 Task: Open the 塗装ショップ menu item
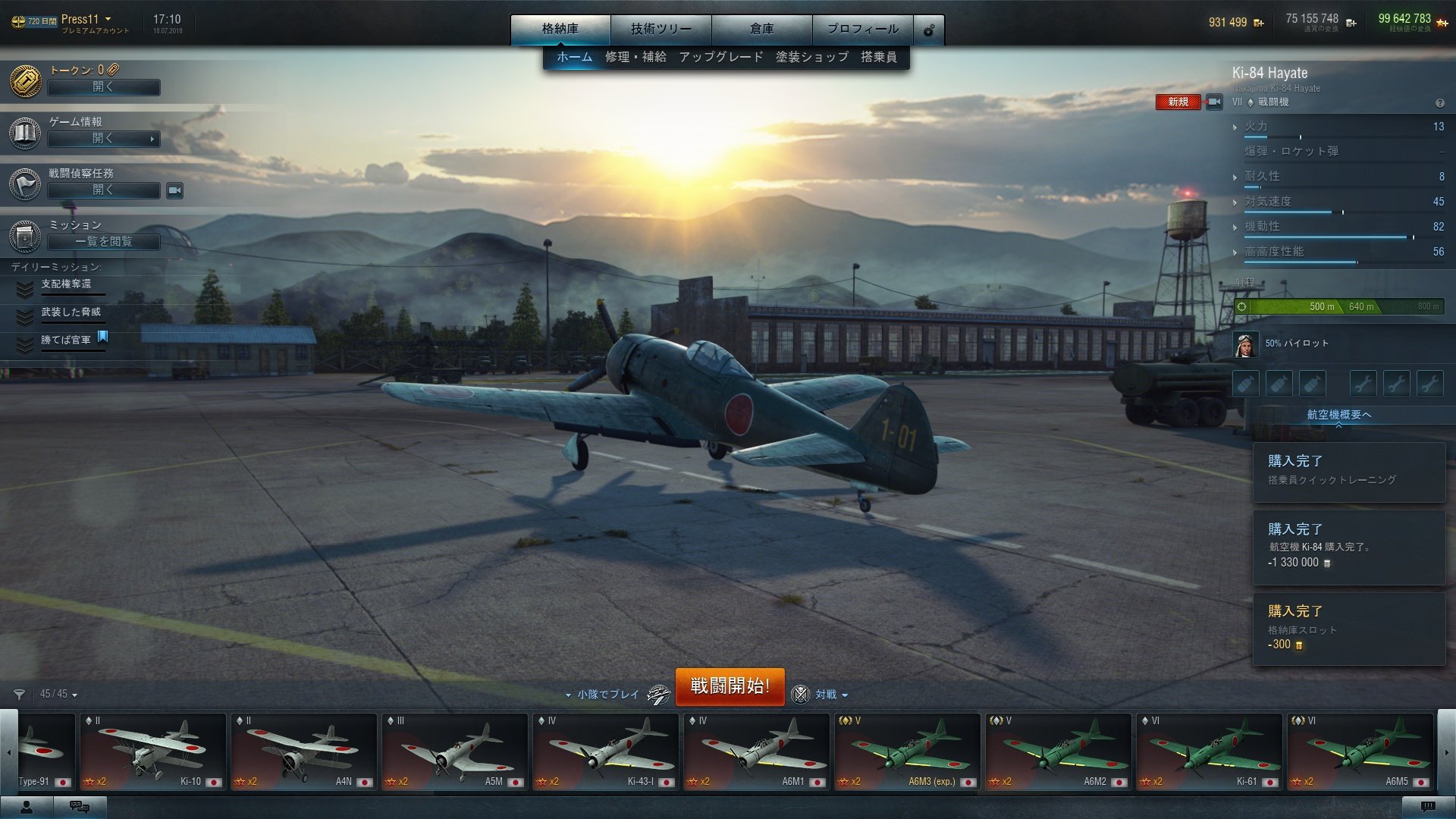(813, 56)
